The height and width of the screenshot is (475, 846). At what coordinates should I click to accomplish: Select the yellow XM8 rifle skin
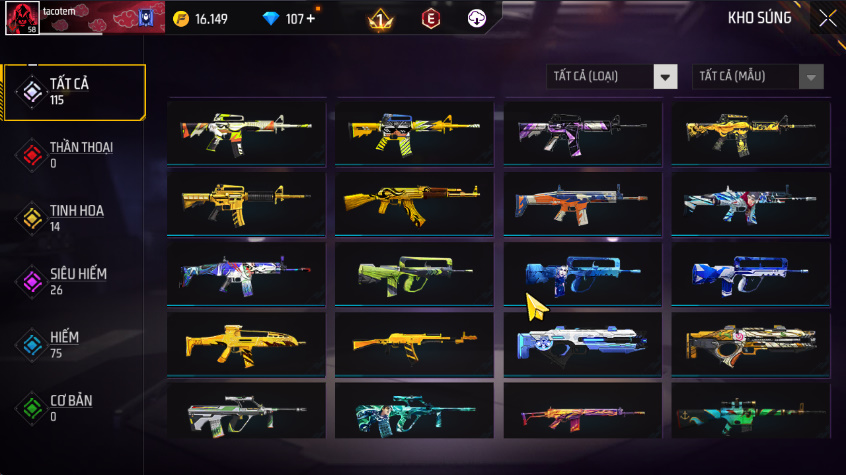click(x=246, y=343)
